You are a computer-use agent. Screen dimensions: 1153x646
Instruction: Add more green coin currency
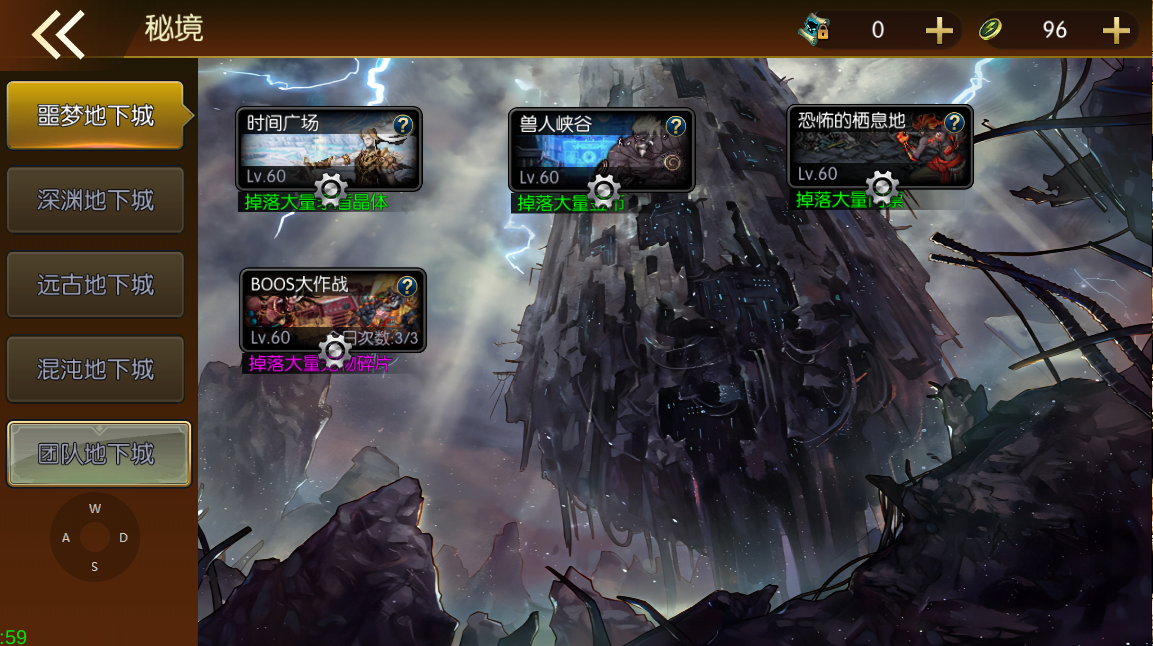pyautogui.click(x=1116, y=31)
